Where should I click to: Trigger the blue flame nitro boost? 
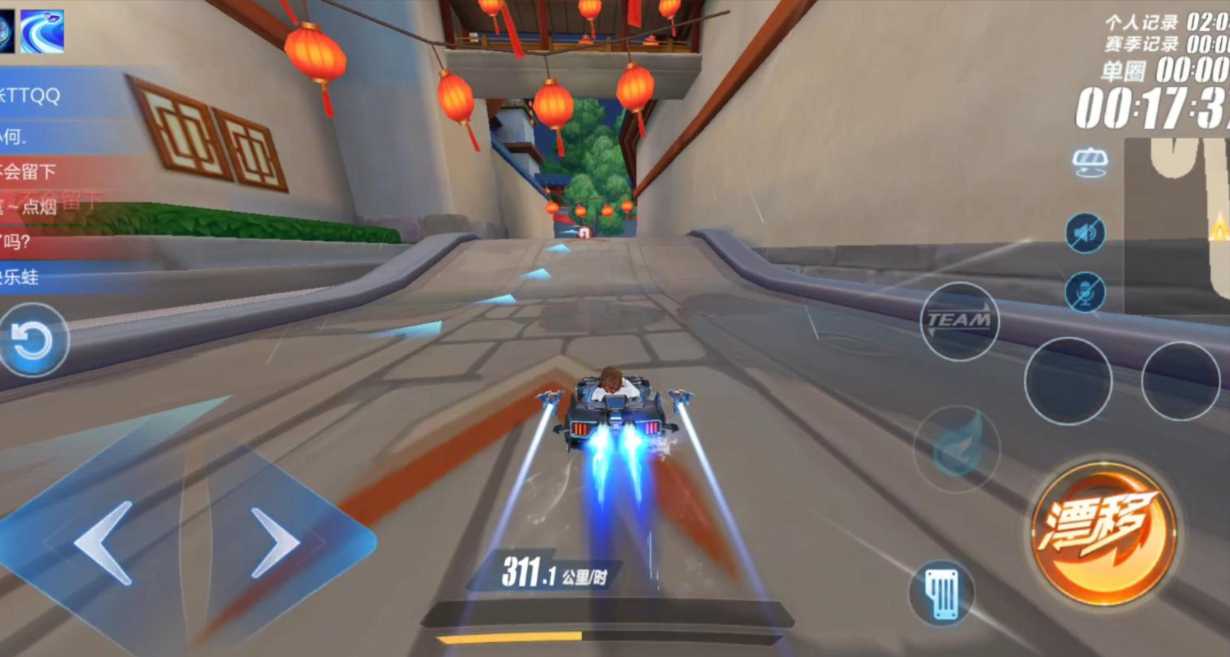tap(956, 448)
